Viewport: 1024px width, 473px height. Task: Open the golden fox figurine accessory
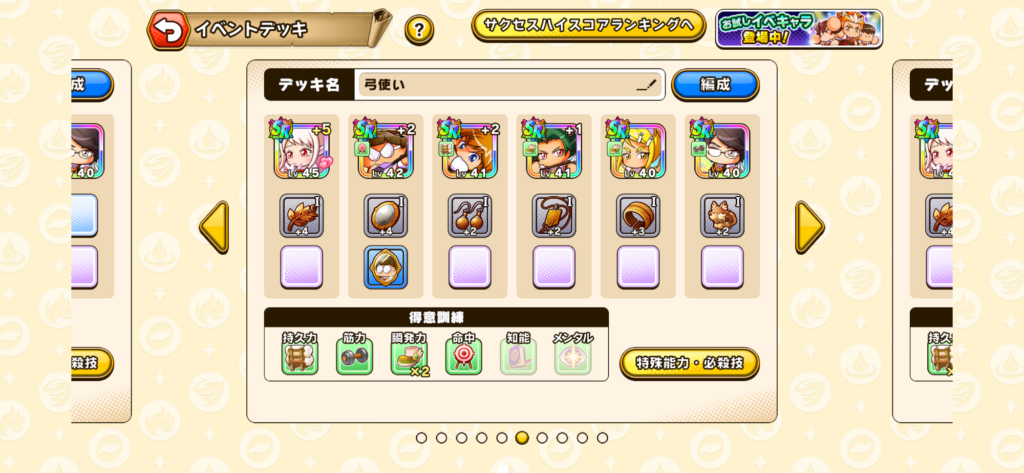(x=721, y=216)
